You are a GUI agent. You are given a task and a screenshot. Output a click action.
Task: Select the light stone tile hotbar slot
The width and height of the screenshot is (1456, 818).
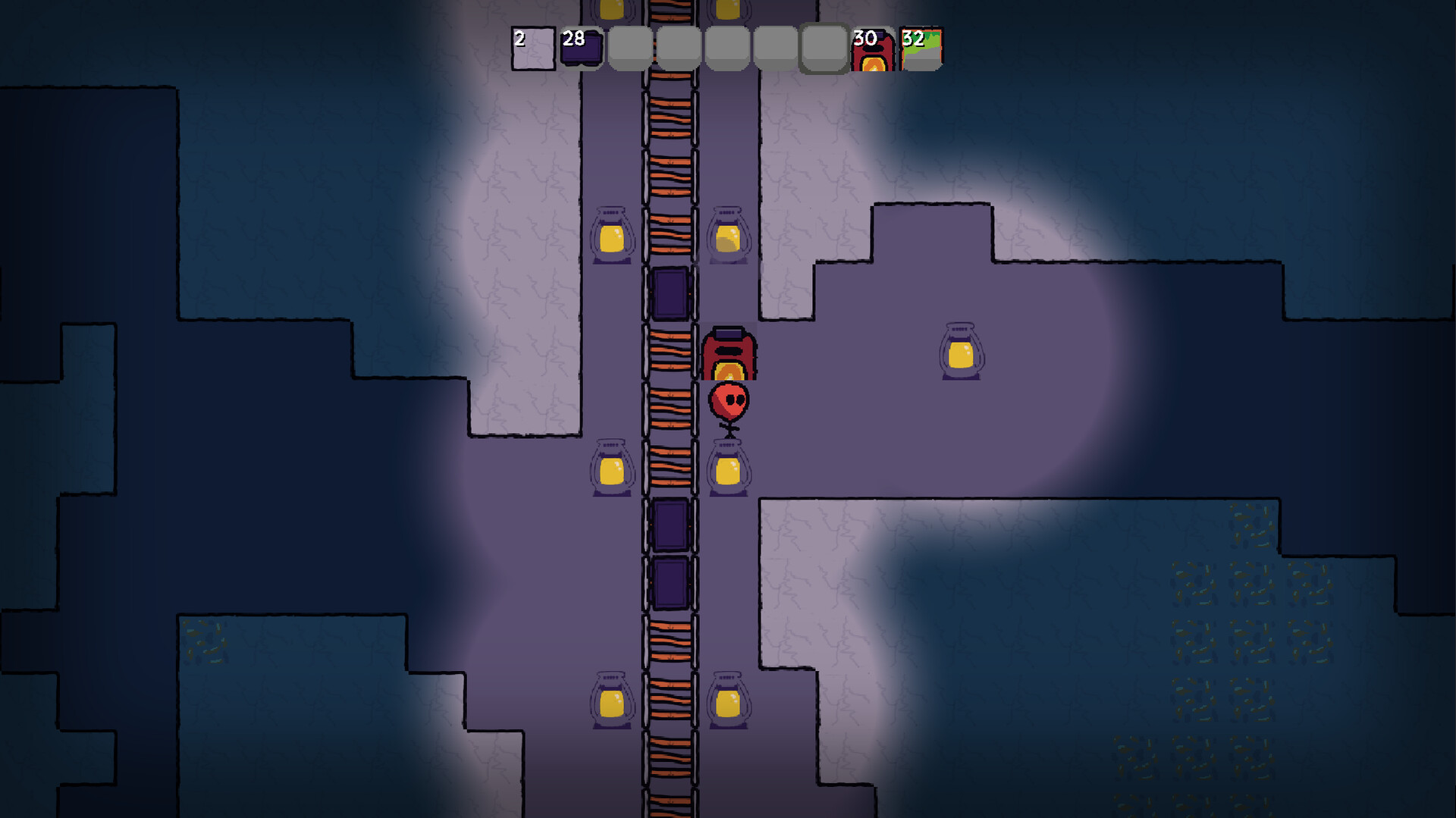tap(533, 49)
